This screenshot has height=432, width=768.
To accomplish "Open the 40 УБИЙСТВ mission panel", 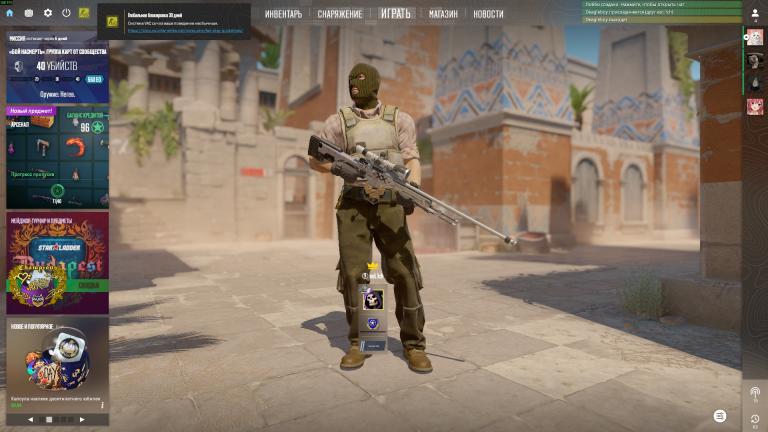I will point(56,66).
